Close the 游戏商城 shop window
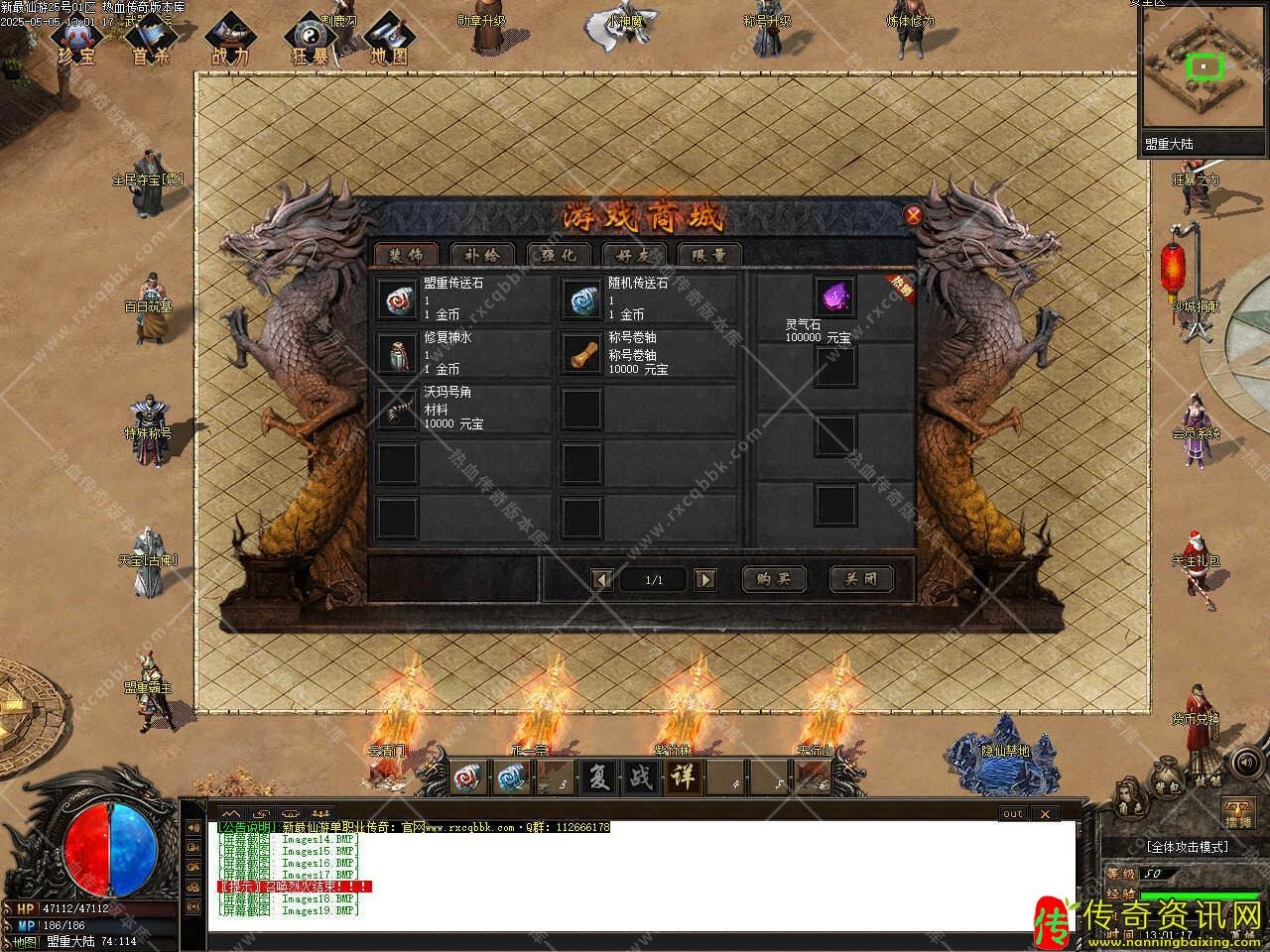The image size is (1270, 952). pos(914,214)
